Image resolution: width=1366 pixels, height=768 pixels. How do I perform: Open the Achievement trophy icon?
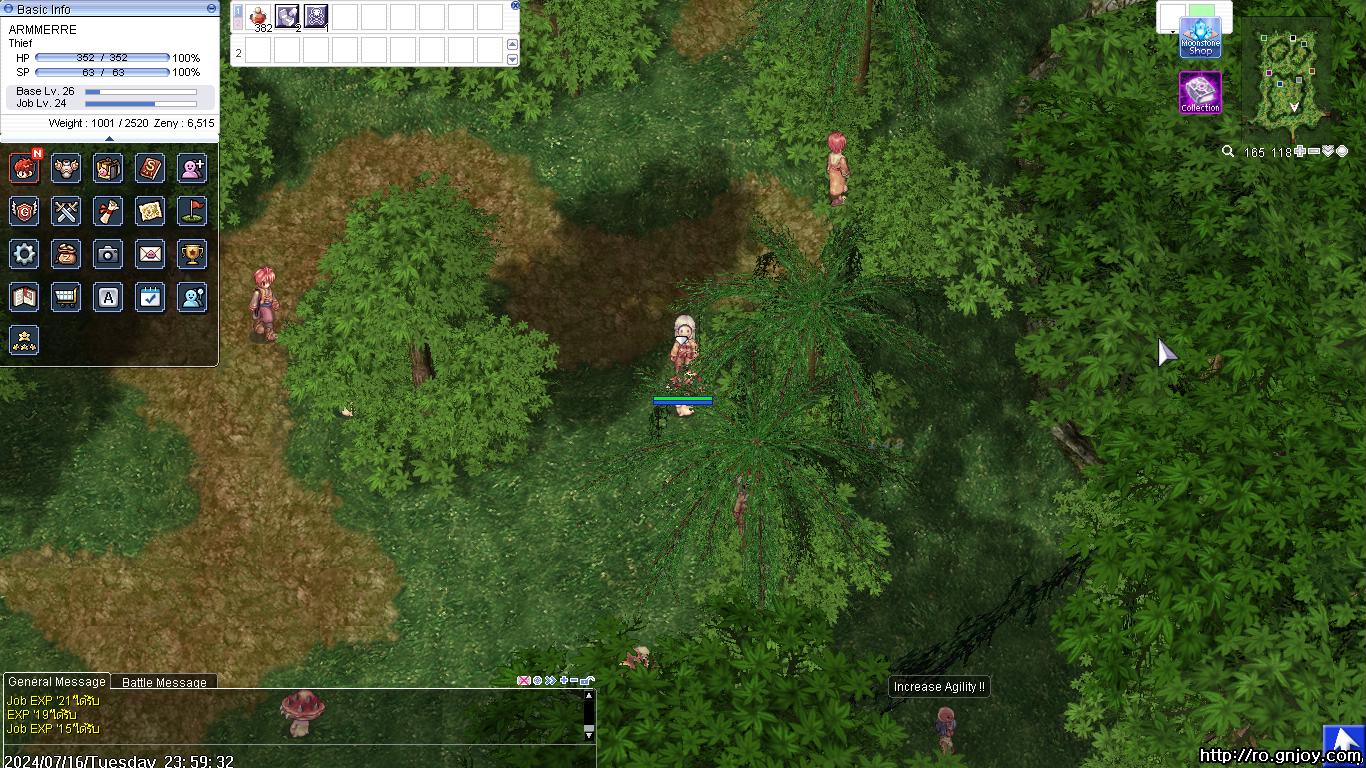pos(192,254)
